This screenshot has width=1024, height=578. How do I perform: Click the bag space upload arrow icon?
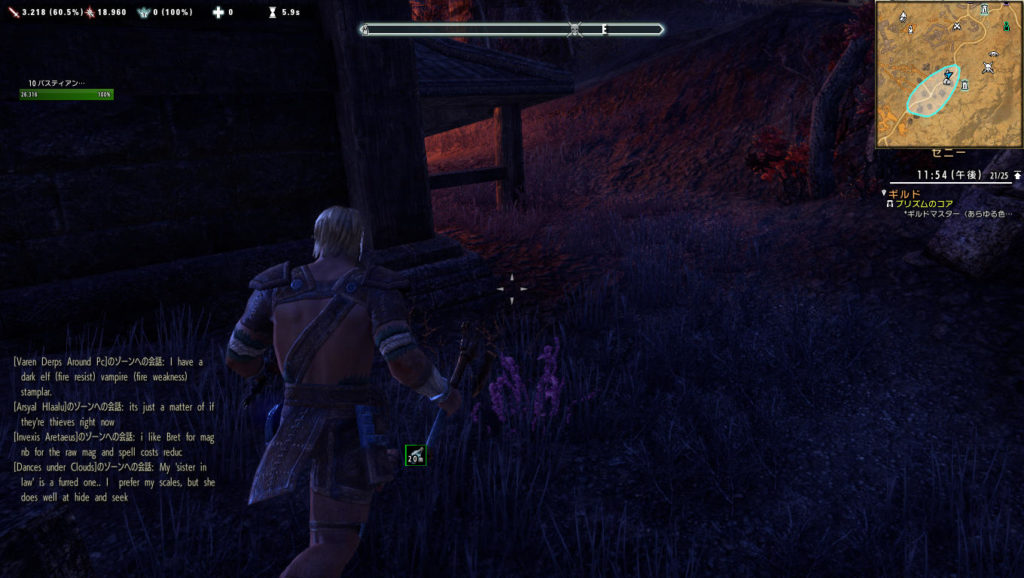pyautogui.click(x=1017, y=175)
